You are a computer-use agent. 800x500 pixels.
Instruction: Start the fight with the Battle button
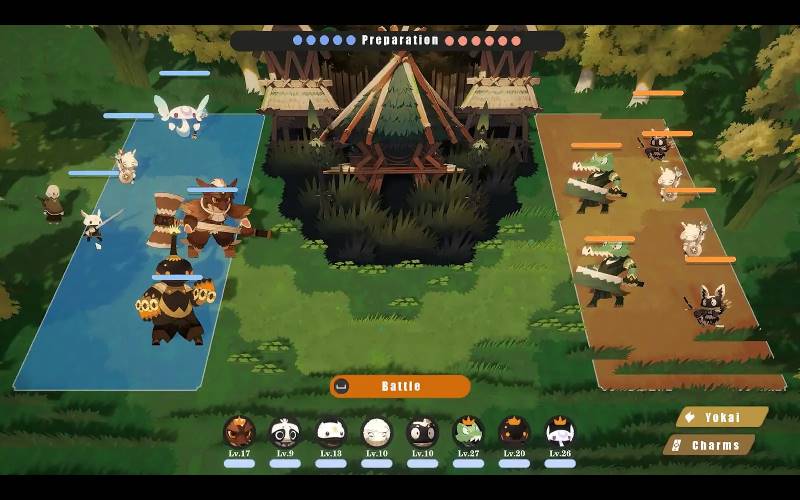click(400, 386)
